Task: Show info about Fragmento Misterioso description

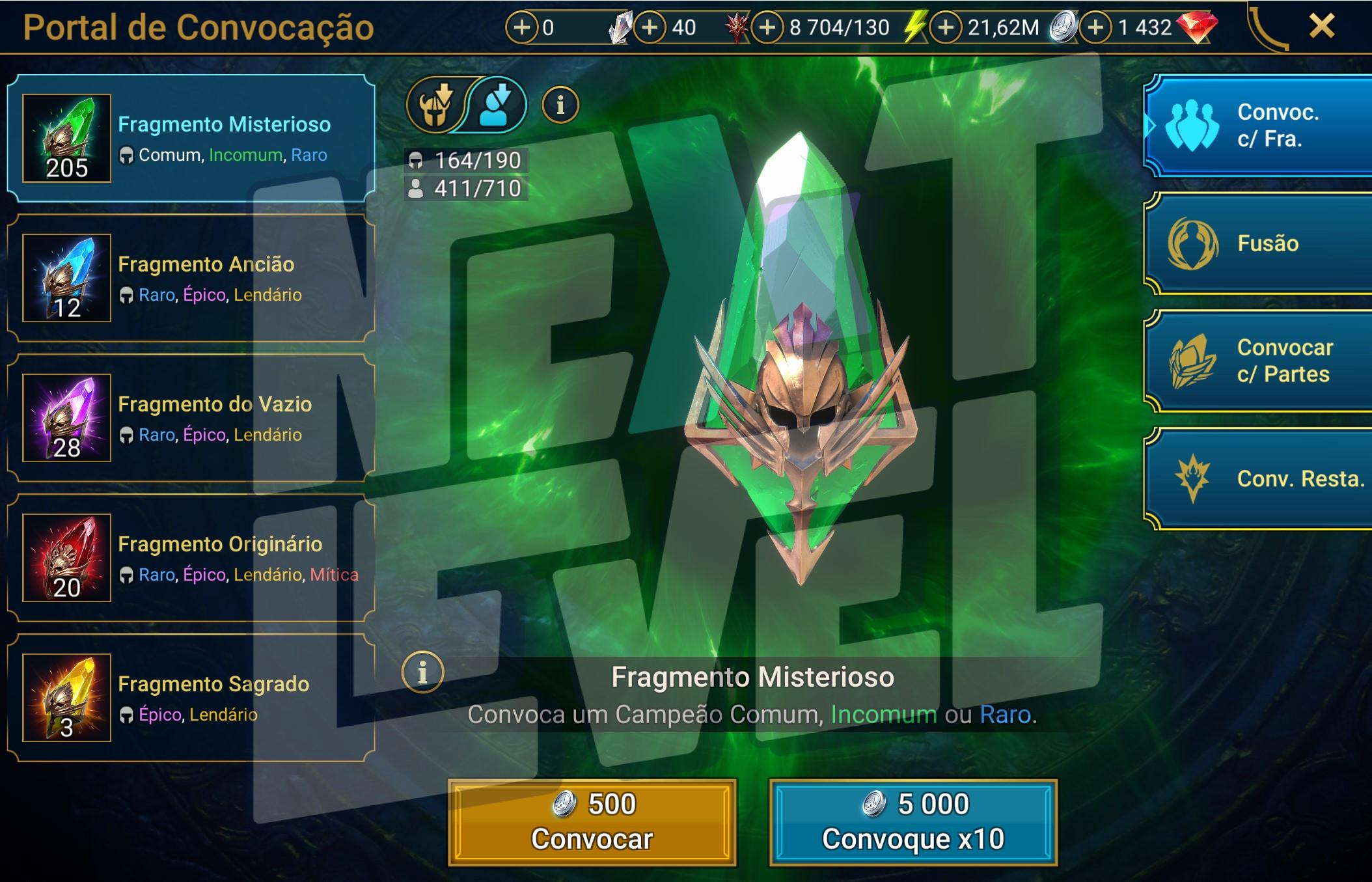Action: [x=422, y=672]
